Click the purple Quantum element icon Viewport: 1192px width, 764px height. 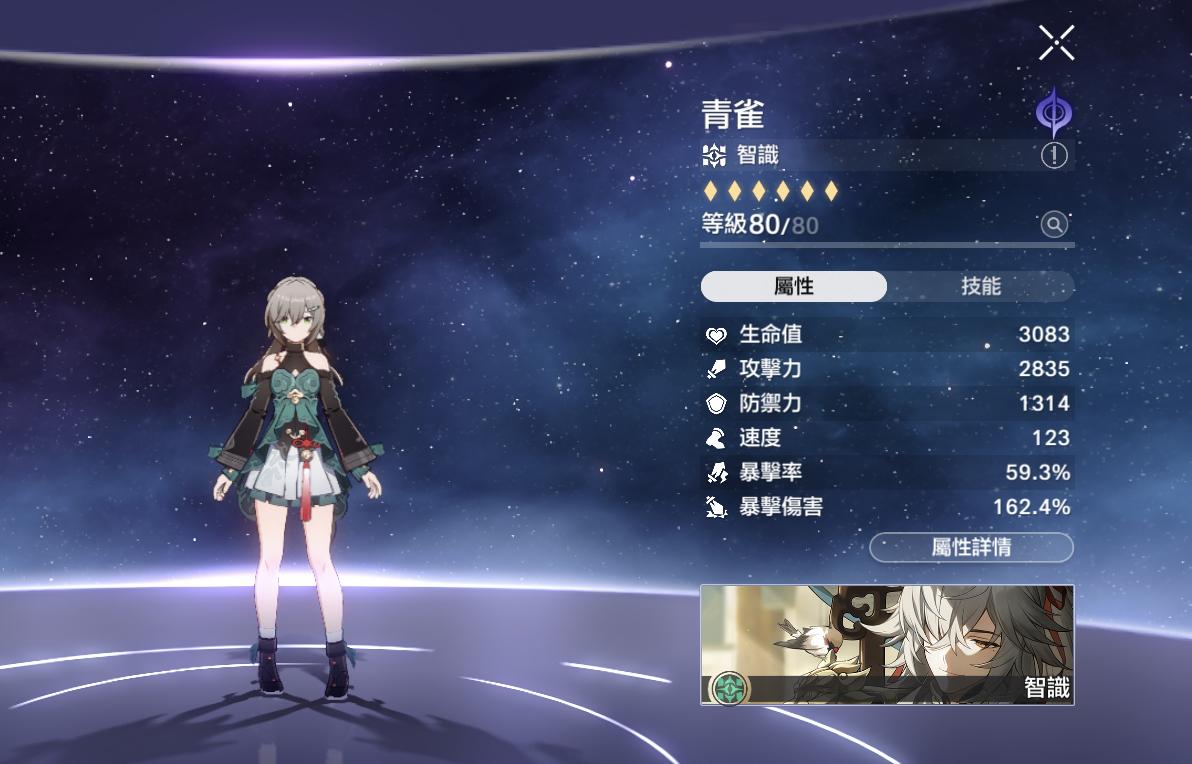coord(1052,112)
